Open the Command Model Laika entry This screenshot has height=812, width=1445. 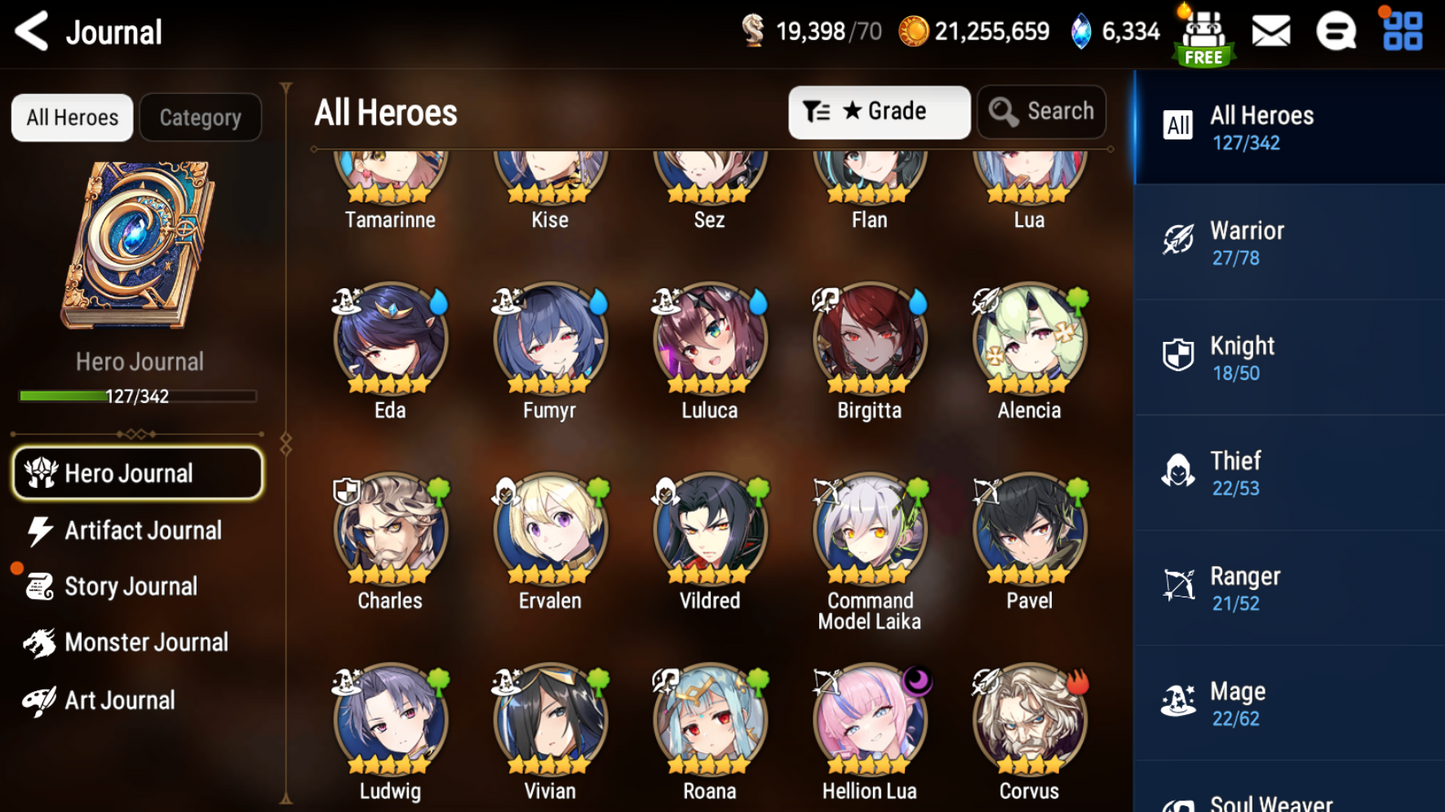coord(869,532)
